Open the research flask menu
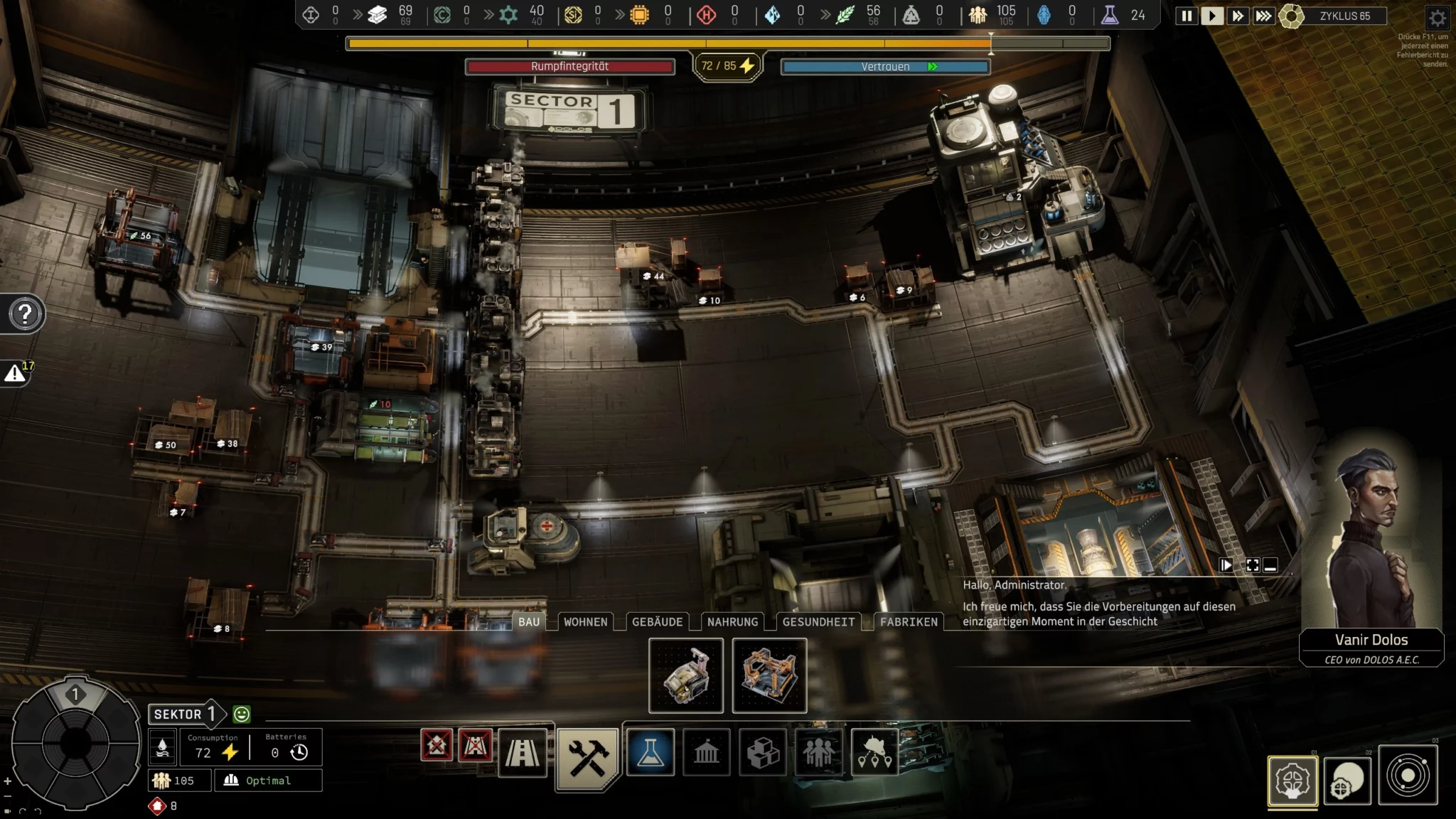The image size is (1456, 819). (x=650, y=752)
